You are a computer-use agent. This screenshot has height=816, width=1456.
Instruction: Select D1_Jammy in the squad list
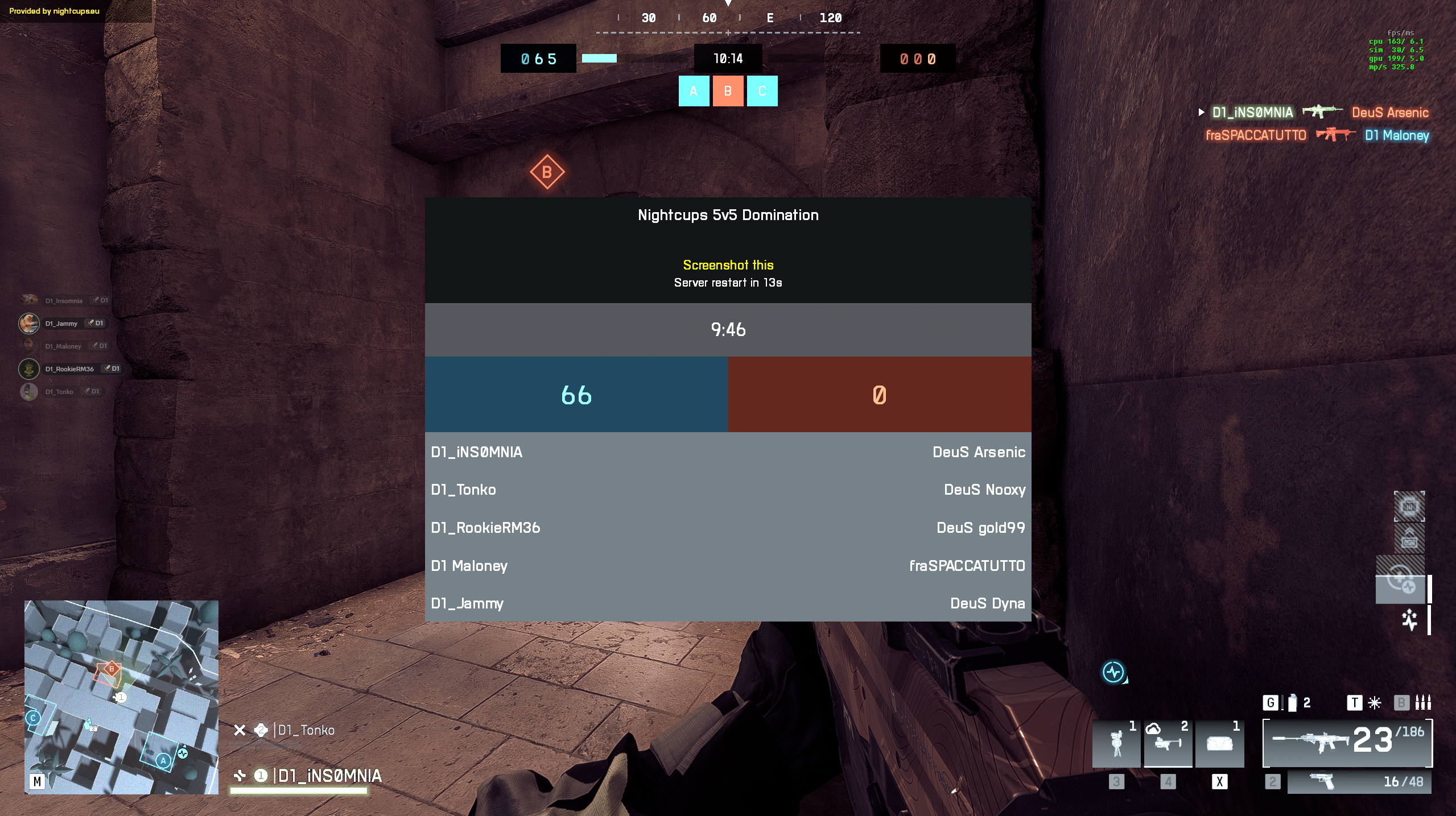pos(61,324)
